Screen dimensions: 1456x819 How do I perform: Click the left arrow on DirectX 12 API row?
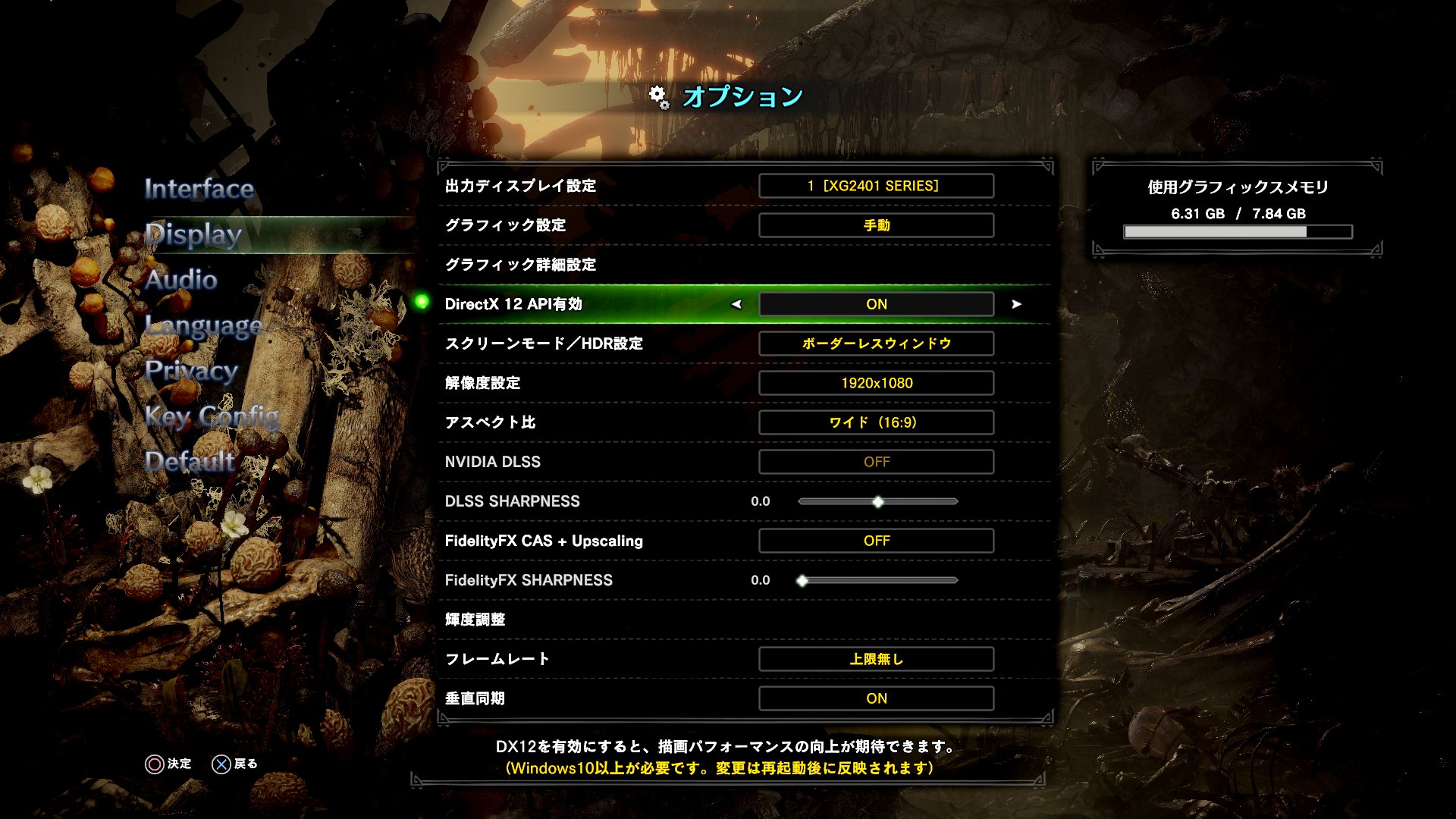tap(737, 304)
